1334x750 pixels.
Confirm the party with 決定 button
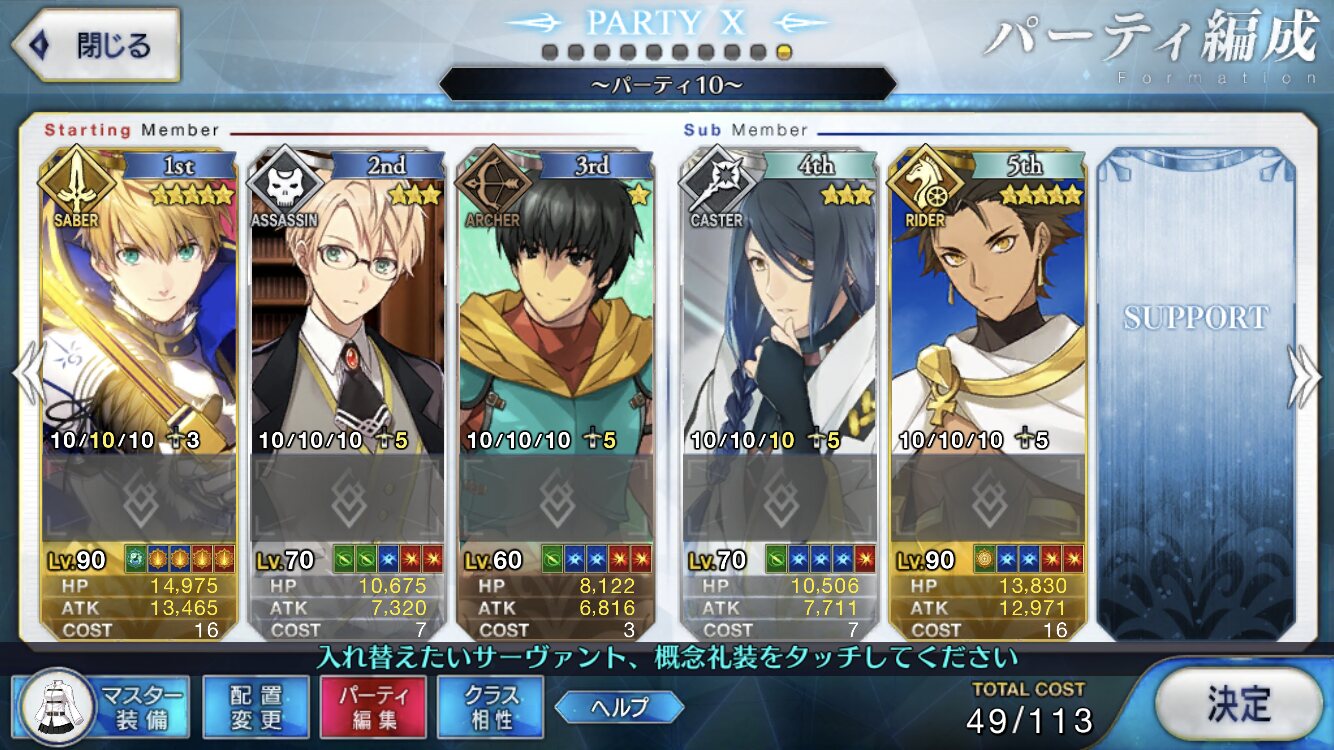click(x=1238, y=704)
